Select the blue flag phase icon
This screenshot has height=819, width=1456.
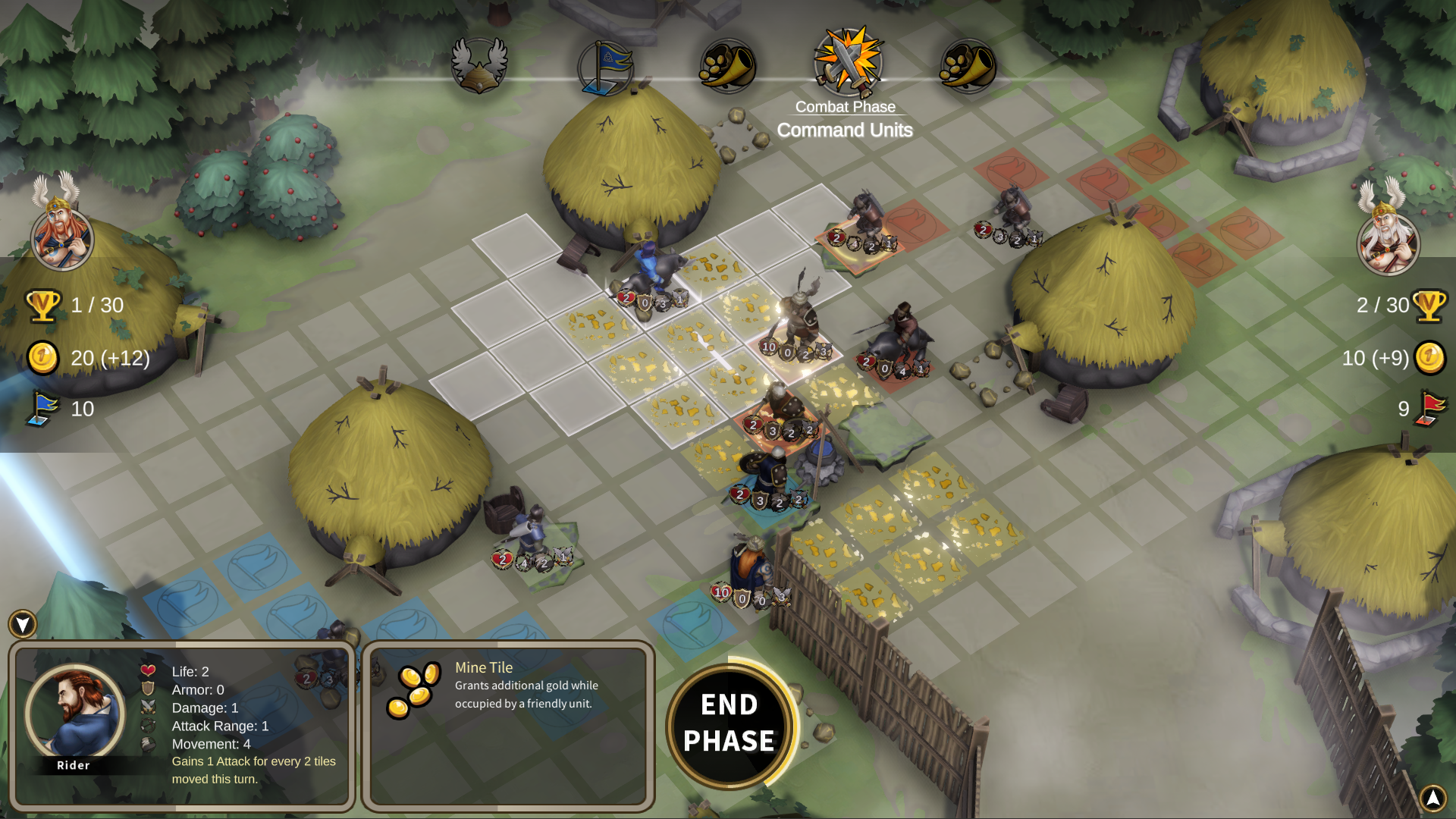(605, 67)
